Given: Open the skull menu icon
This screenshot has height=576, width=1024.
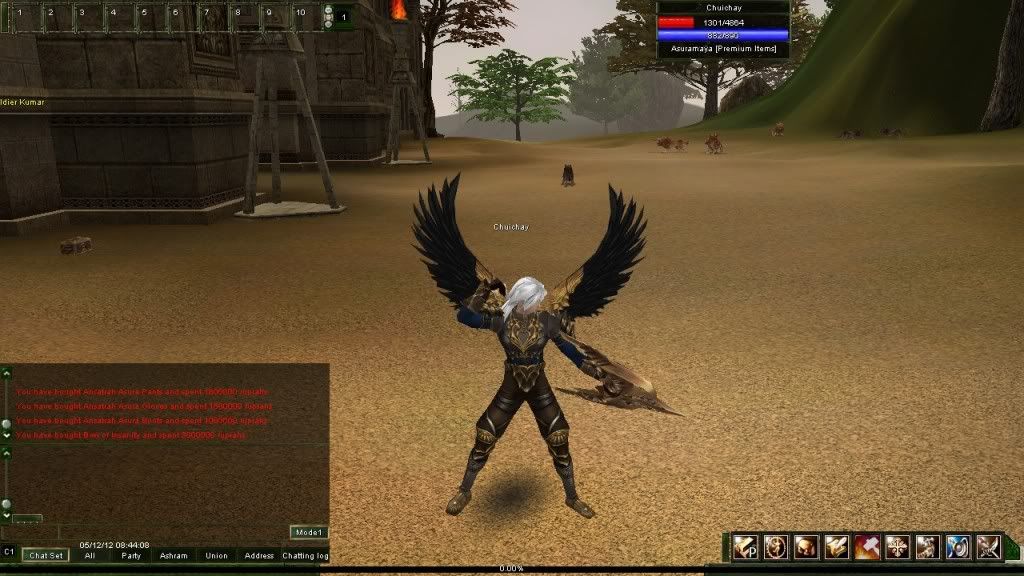Looking at the screenshot, I should pos(806,547).
